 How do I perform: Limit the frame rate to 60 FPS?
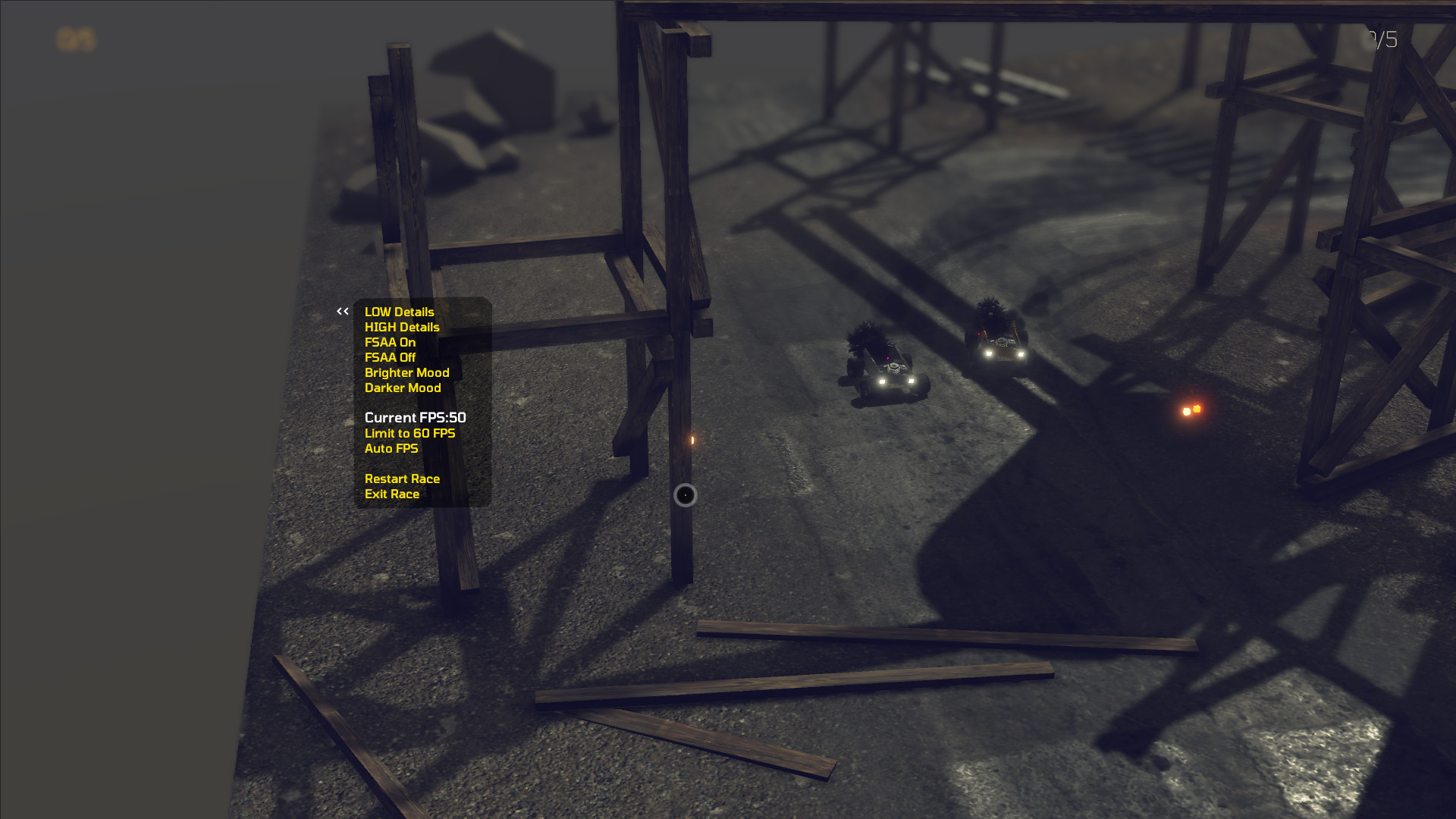point(409,433)
